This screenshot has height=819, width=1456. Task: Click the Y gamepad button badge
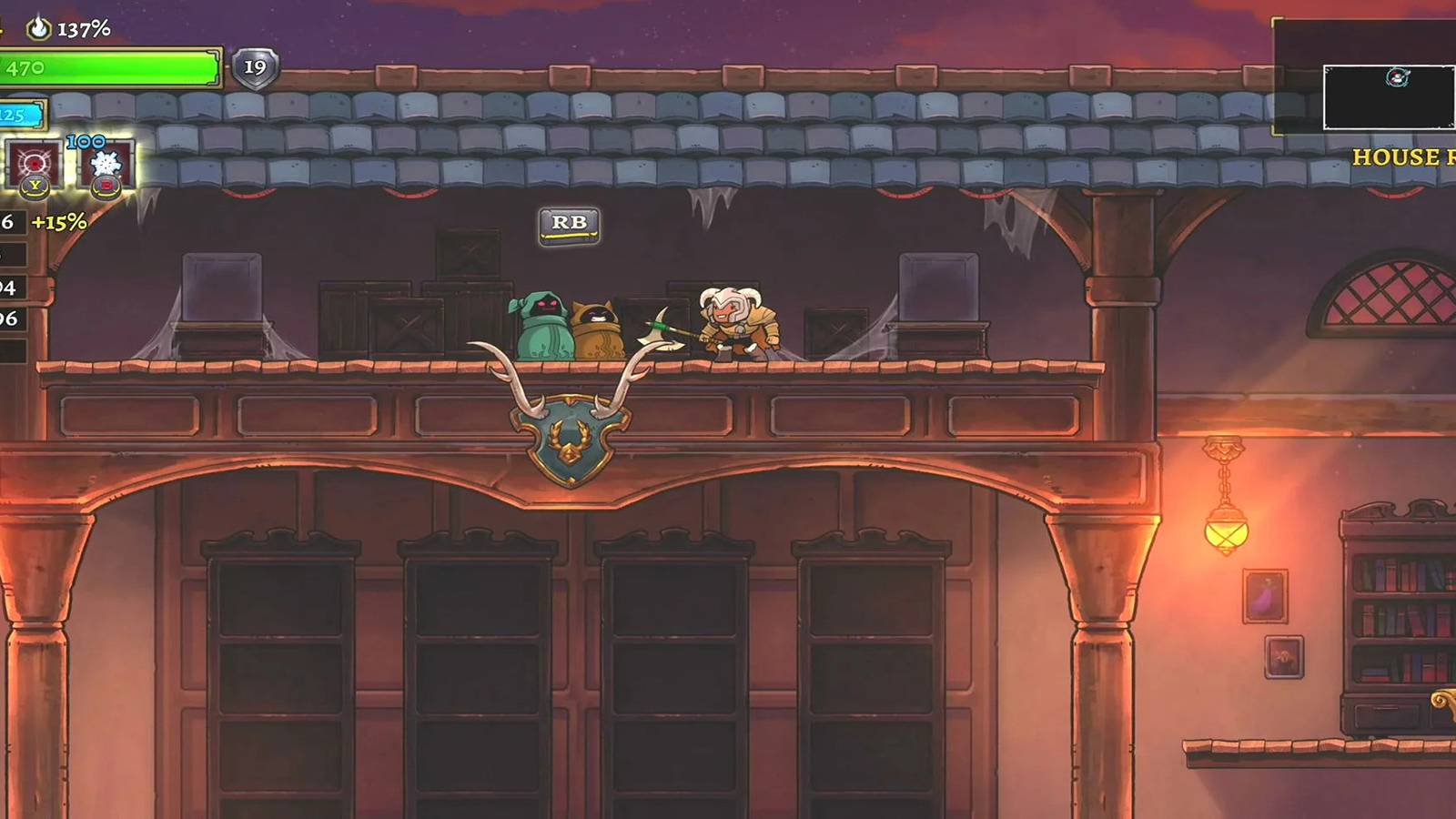click(x=34, y=187)
